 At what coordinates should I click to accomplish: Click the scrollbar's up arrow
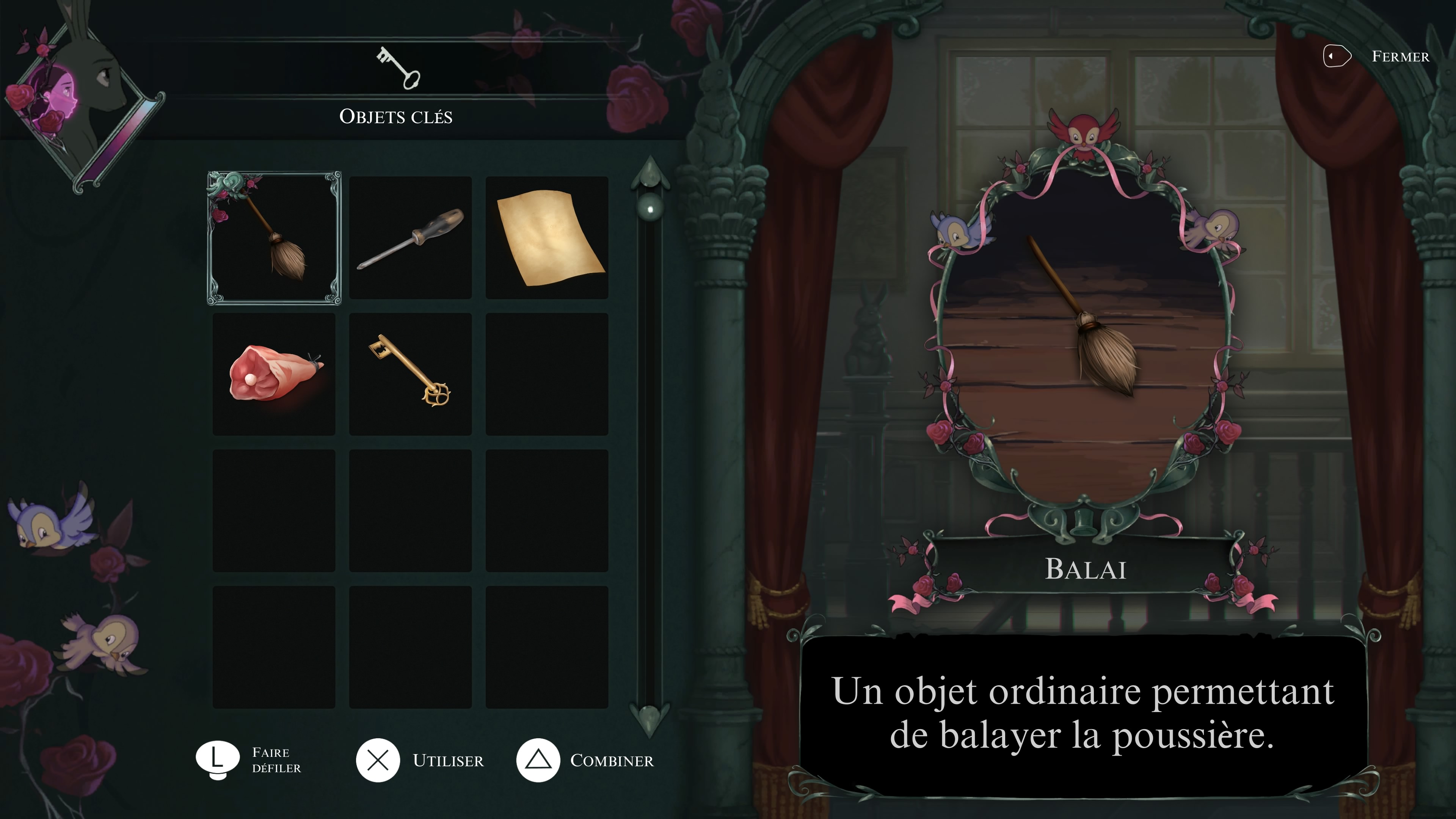click(x=650, y=173)
